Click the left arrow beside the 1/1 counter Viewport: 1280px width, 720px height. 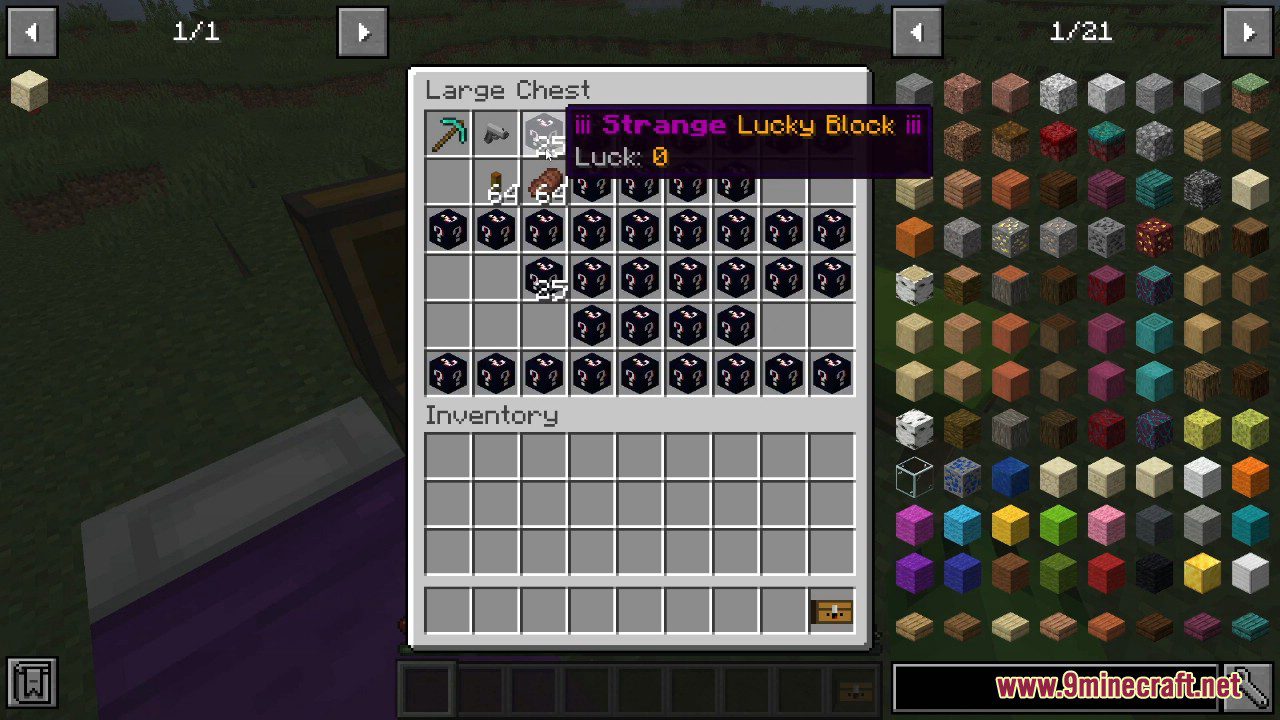32,31
